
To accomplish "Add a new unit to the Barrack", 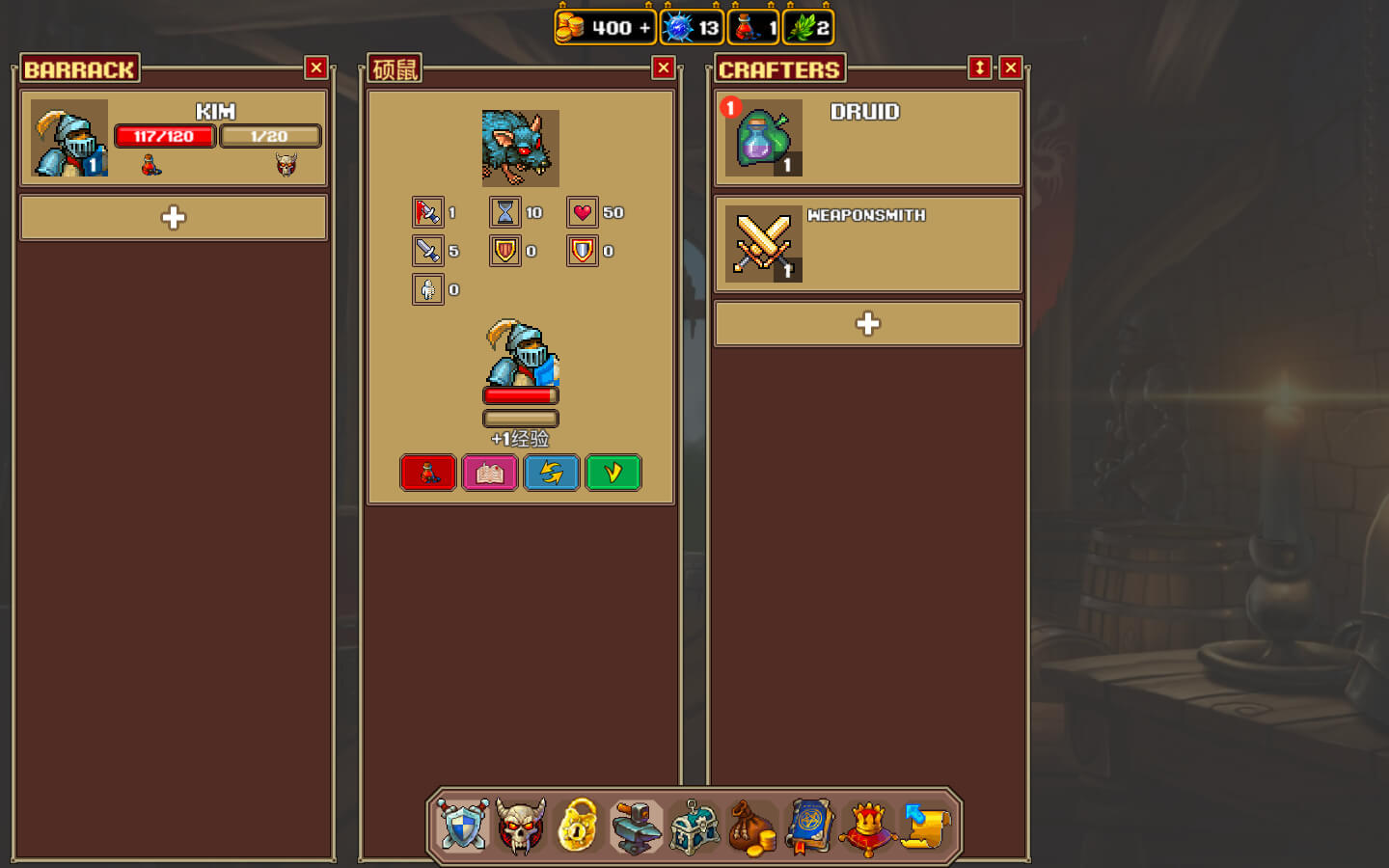I will (174, 218).
